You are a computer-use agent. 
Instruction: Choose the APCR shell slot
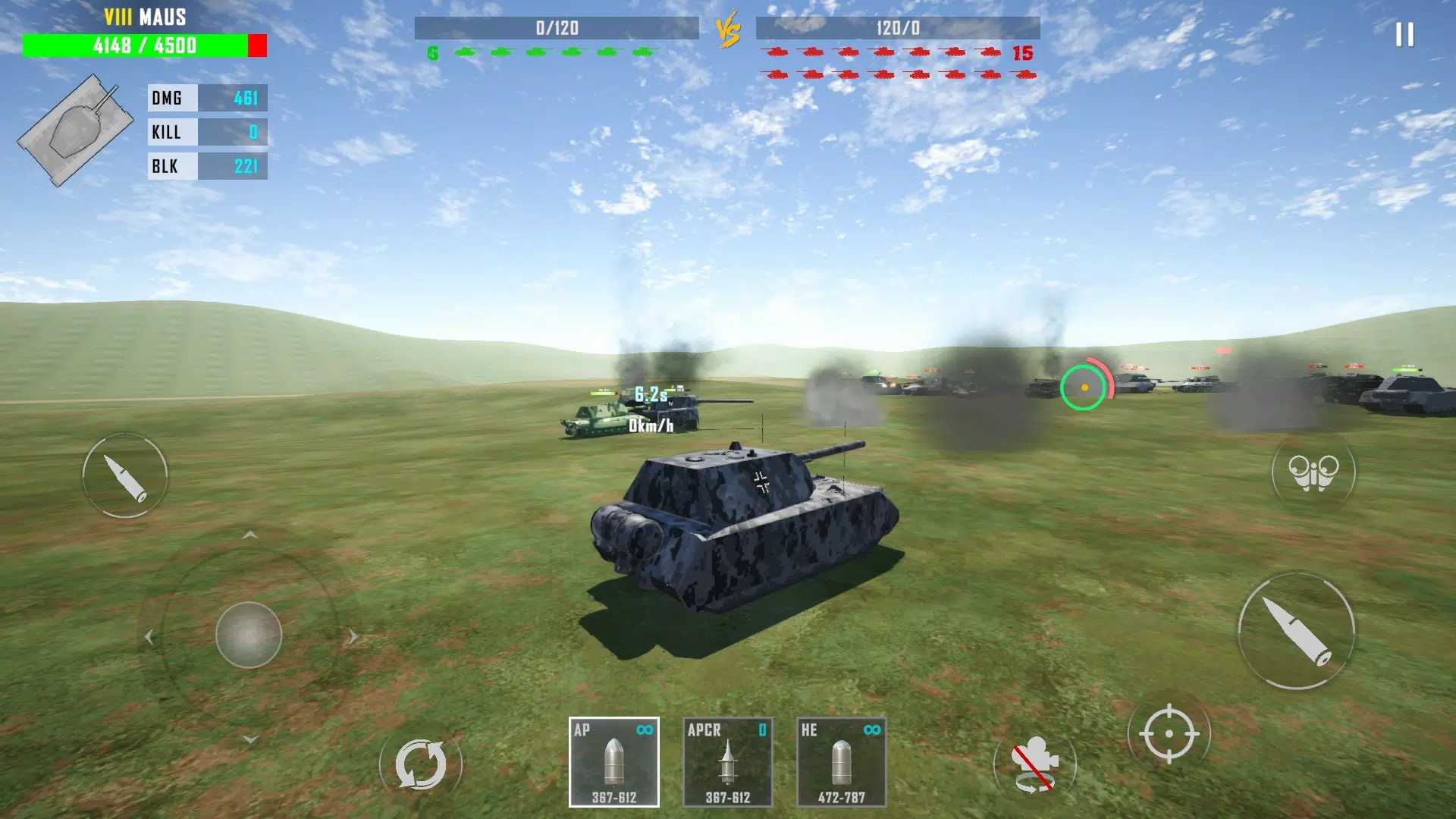[x=727, y=761]
